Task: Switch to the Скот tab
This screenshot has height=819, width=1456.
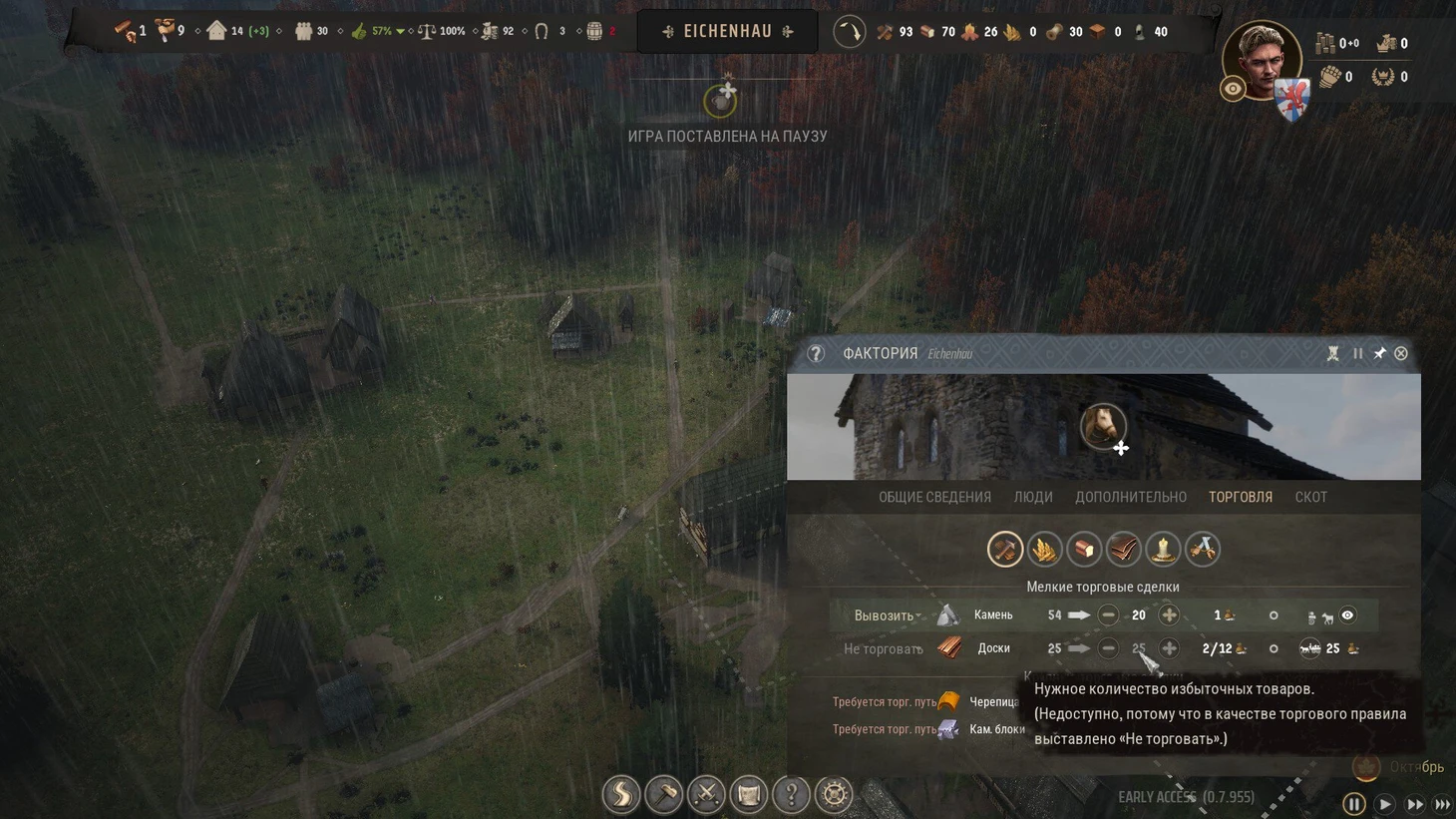Action: coord(1310,497)
